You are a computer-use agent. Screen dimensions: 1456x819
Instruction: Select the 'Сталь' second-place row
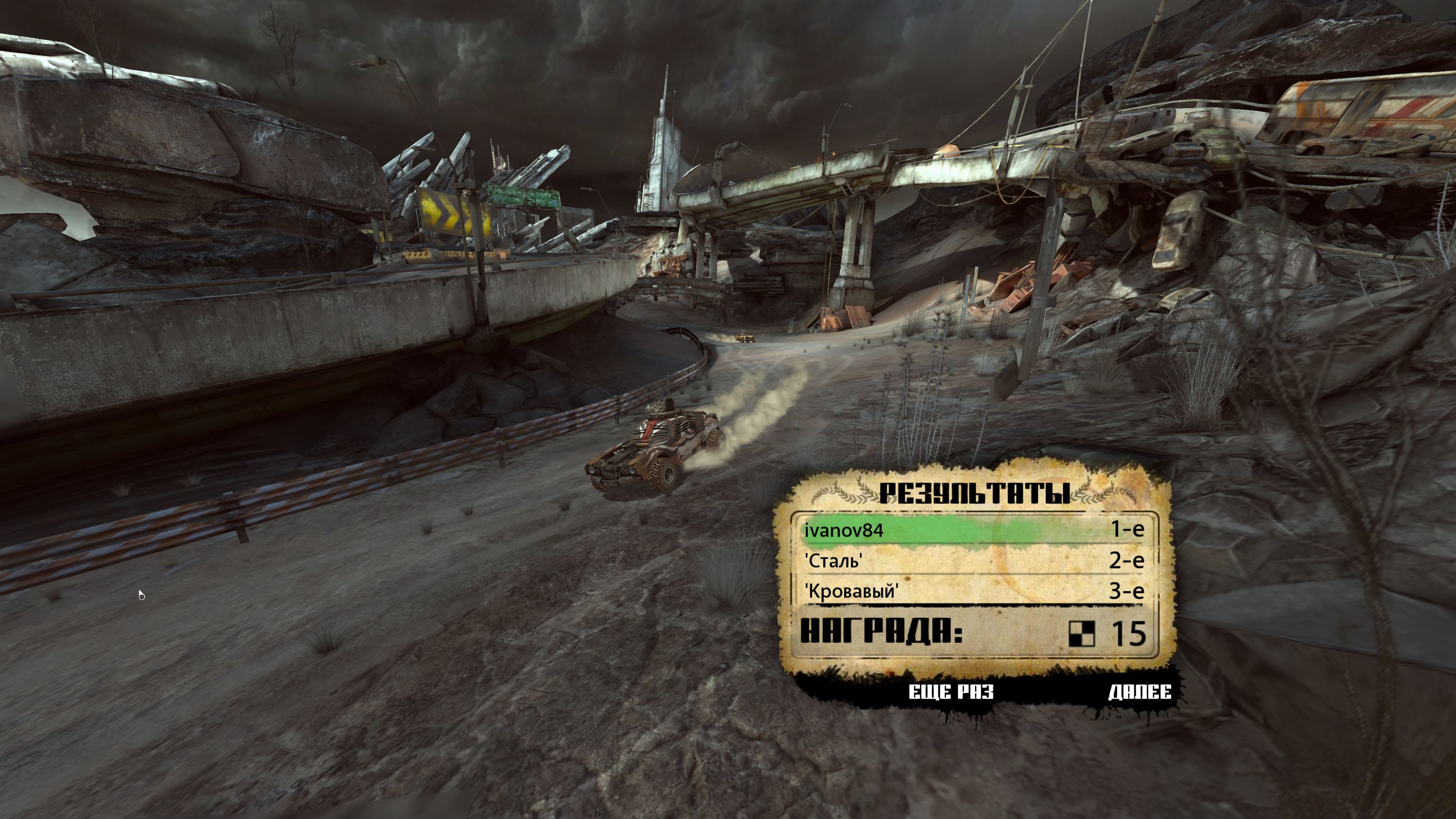click(x=973, y=561)
